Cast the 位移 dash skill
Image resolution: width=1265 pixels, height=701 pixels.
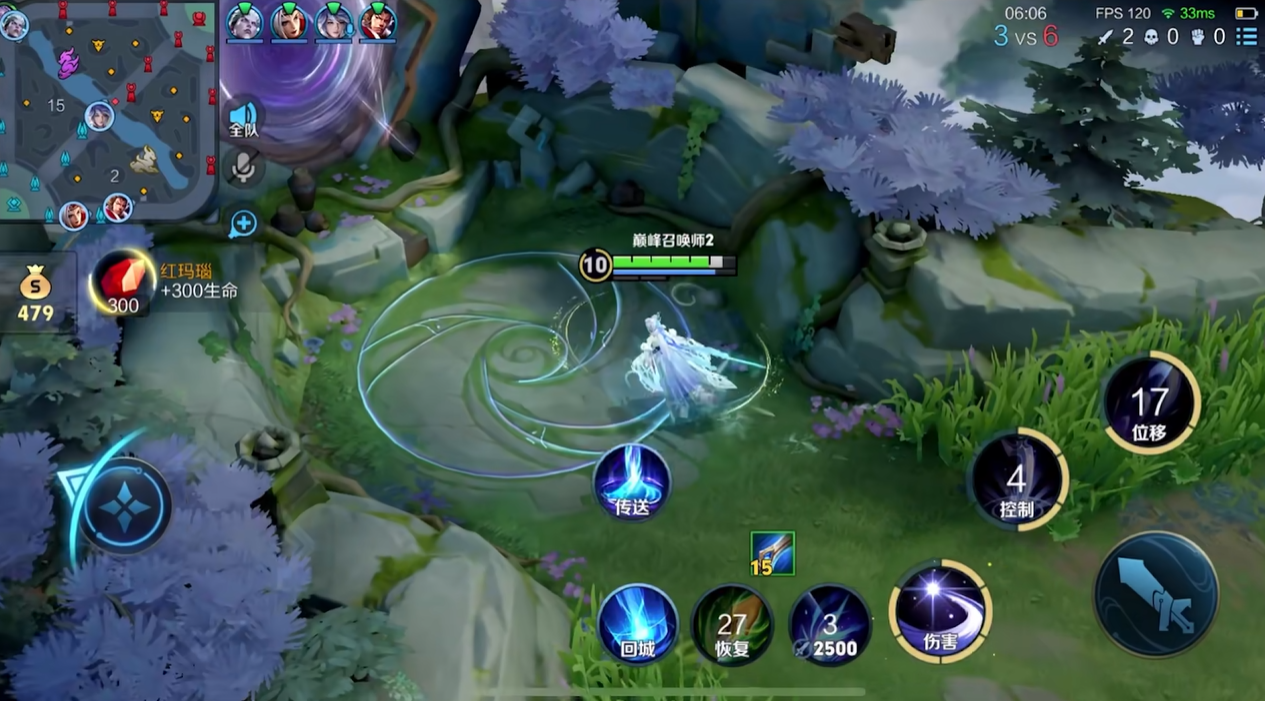(x=1150, y=402)
